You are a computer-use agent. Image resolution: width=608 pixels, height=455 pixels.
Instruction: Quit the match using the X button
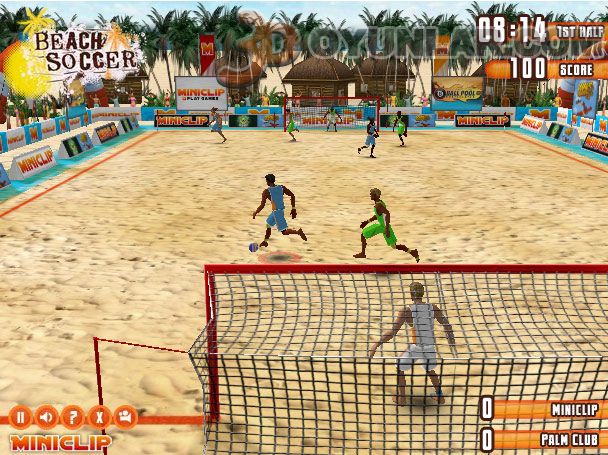click(x=97, y=416)
